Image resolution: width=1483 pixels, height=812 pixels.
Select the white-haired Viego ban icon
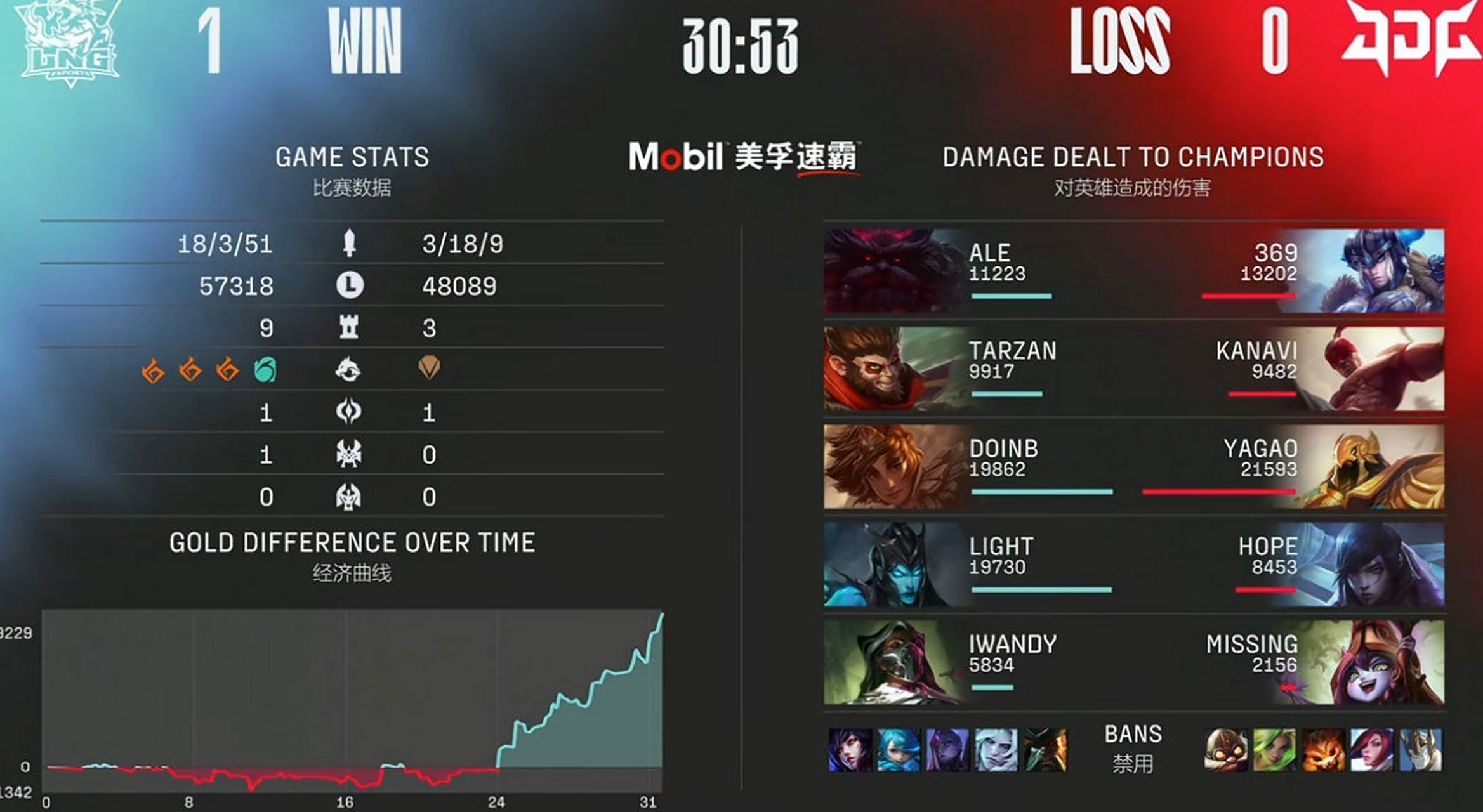pos(996,750)
